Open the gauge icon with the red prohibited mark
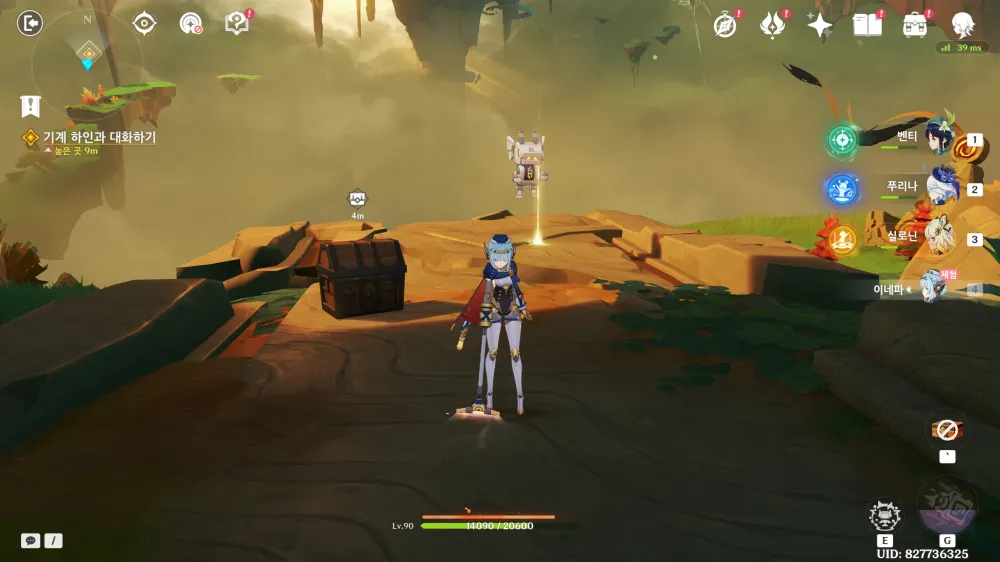The width and height of the screenshot is (1000, 562). pos(190,23)
